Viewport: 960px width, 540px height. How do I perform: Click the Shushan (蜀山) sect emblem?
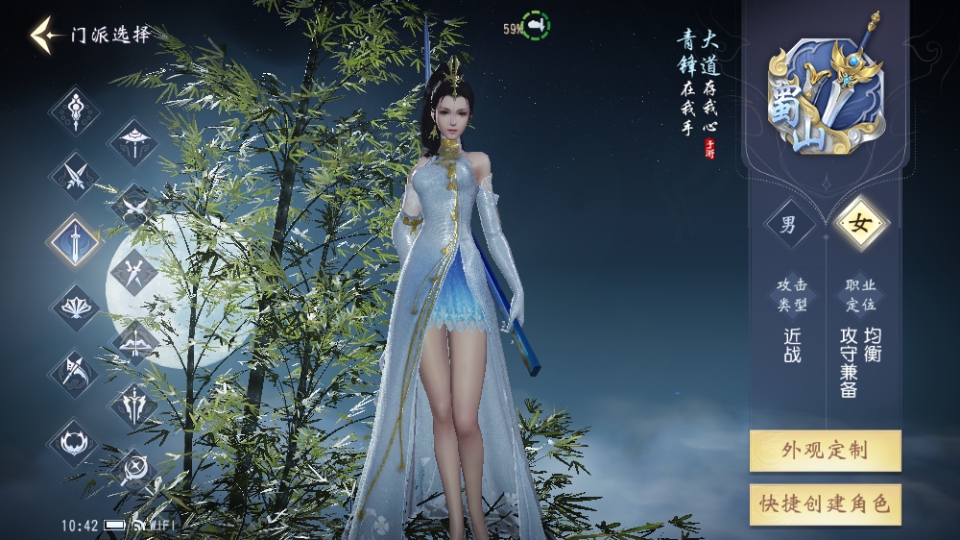coord(825,97)
